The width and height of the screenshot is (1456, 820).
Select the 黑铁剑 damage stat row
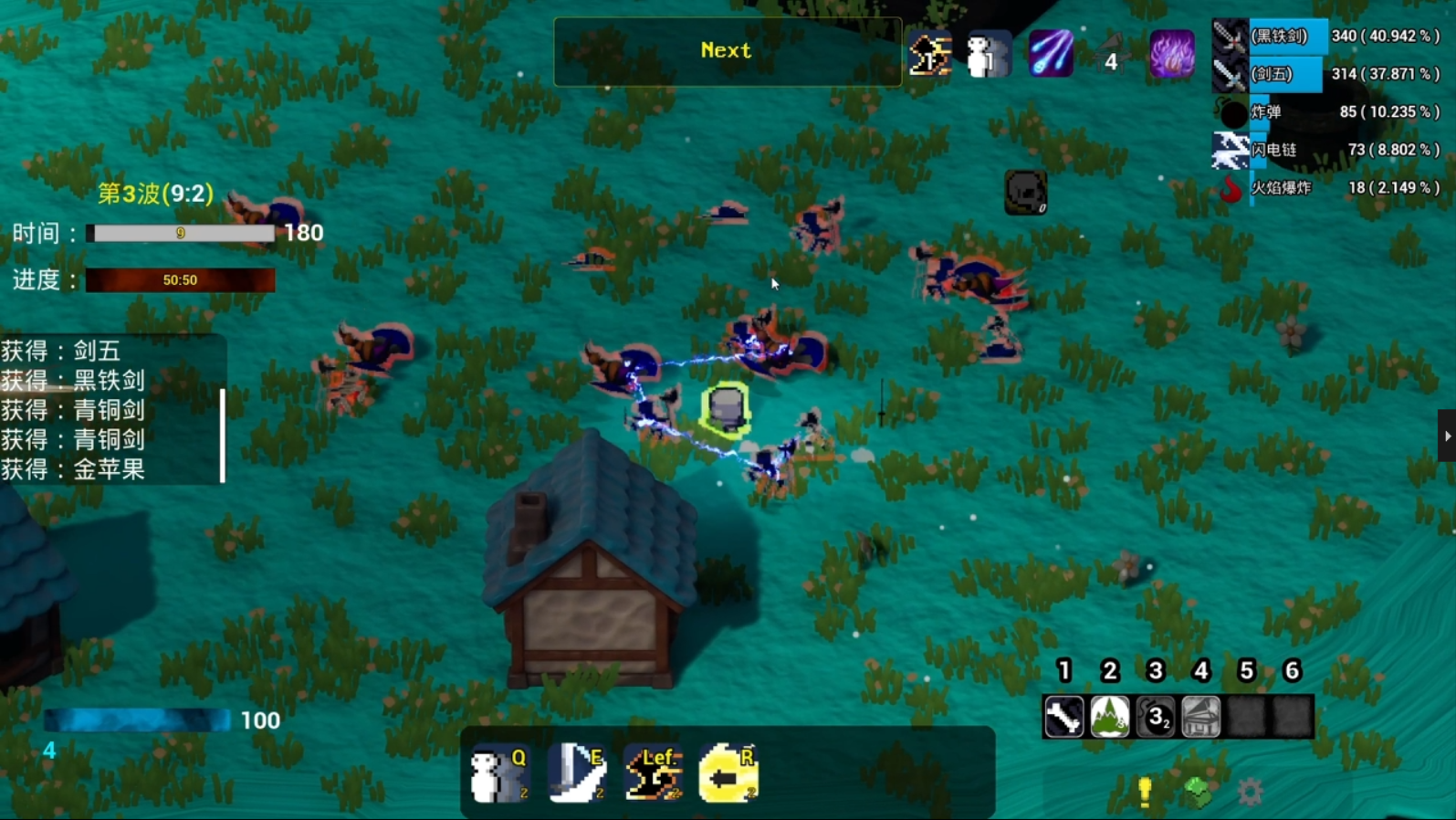point(1326,37)
